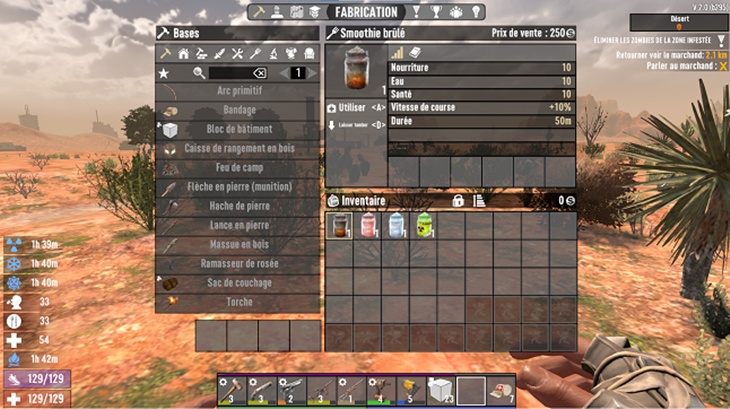Select the green radioactive jar in inventory
Image resolution: width=730 pixels, height=409 pixels.
424,225
